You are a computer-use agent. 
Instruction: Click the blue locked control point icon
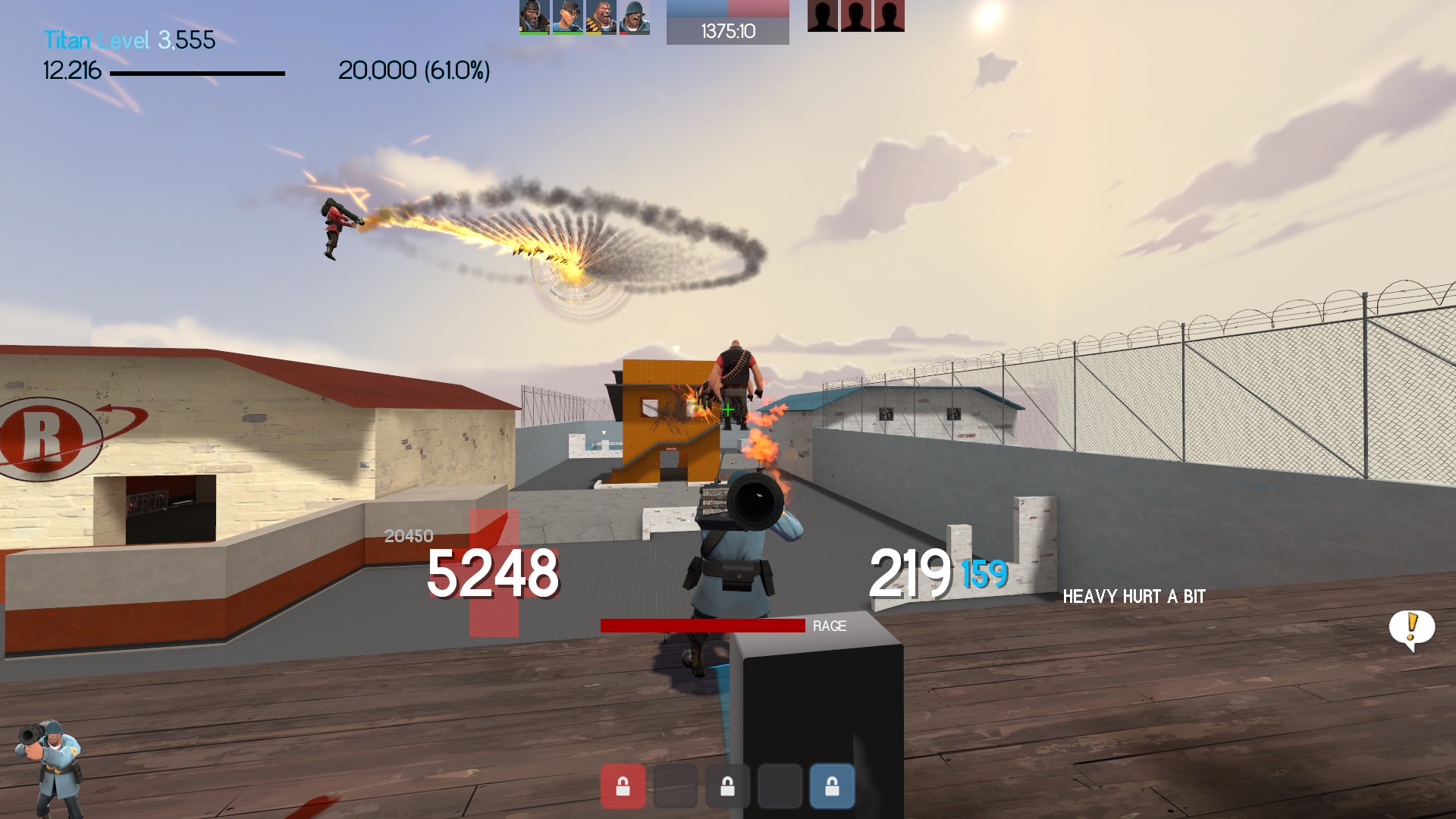coord(832,786)
